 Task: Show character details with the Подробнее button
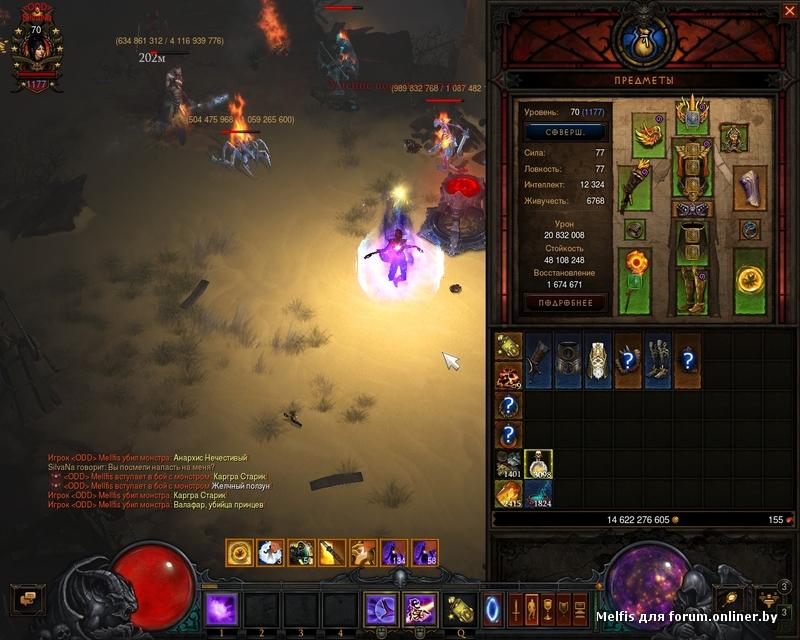pos(564,302)
